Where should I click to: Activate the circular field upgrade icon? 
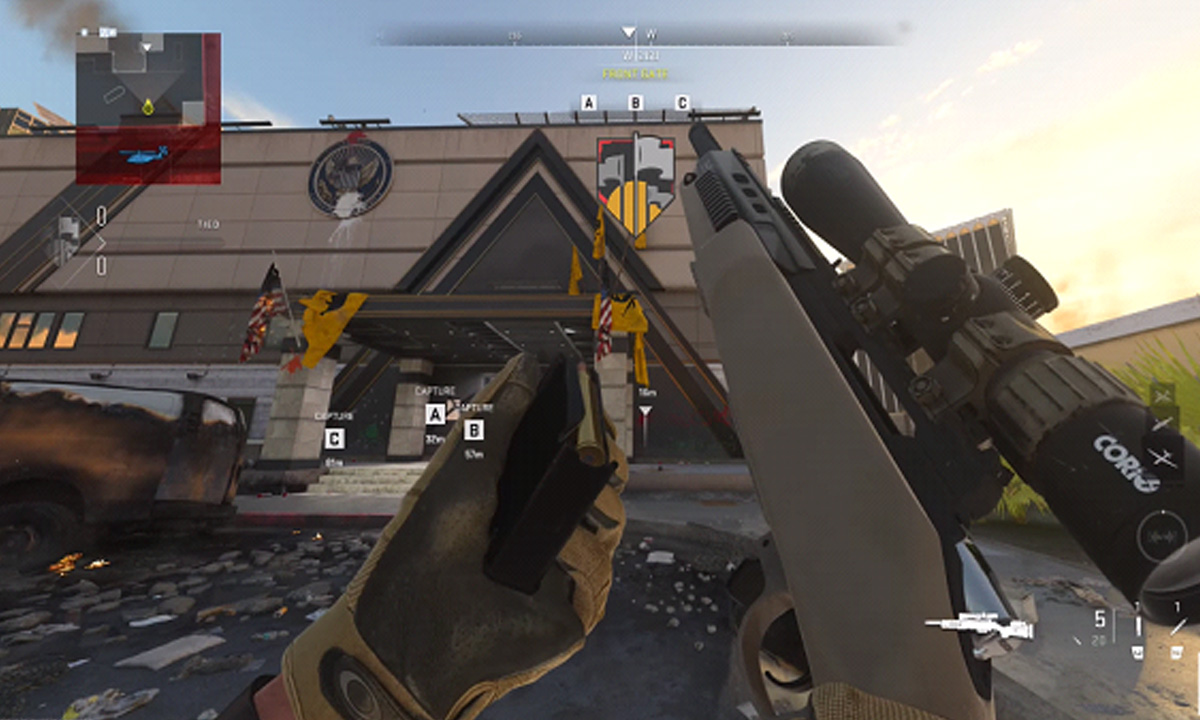coord(1160,535)
